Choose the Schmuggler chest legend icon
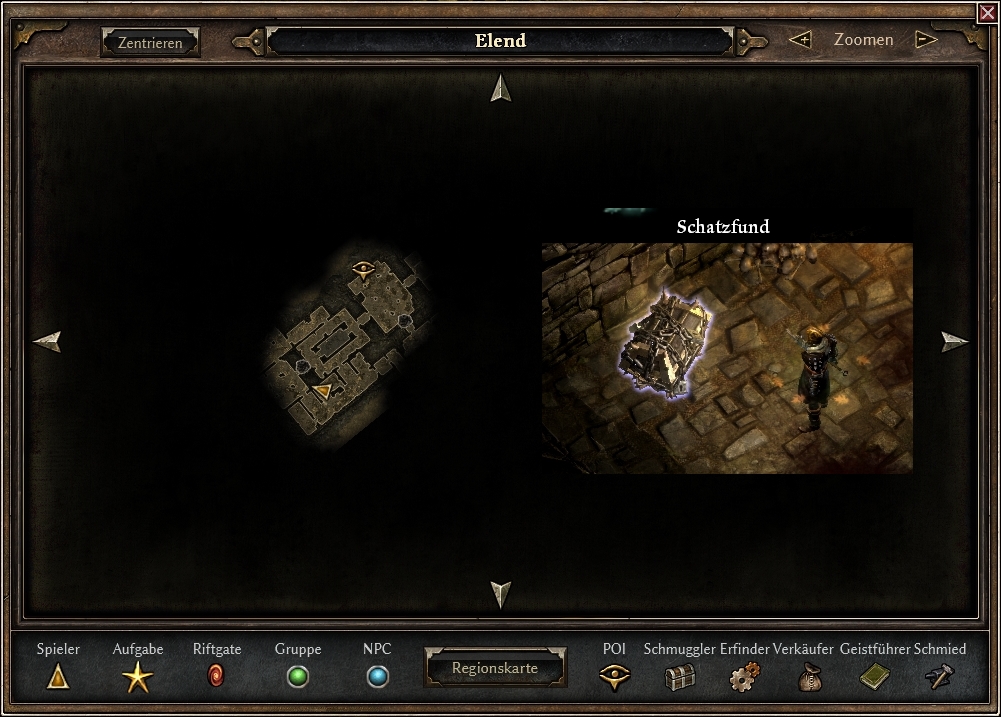Viewport: 1001px width, 717px height. [679, 678]
